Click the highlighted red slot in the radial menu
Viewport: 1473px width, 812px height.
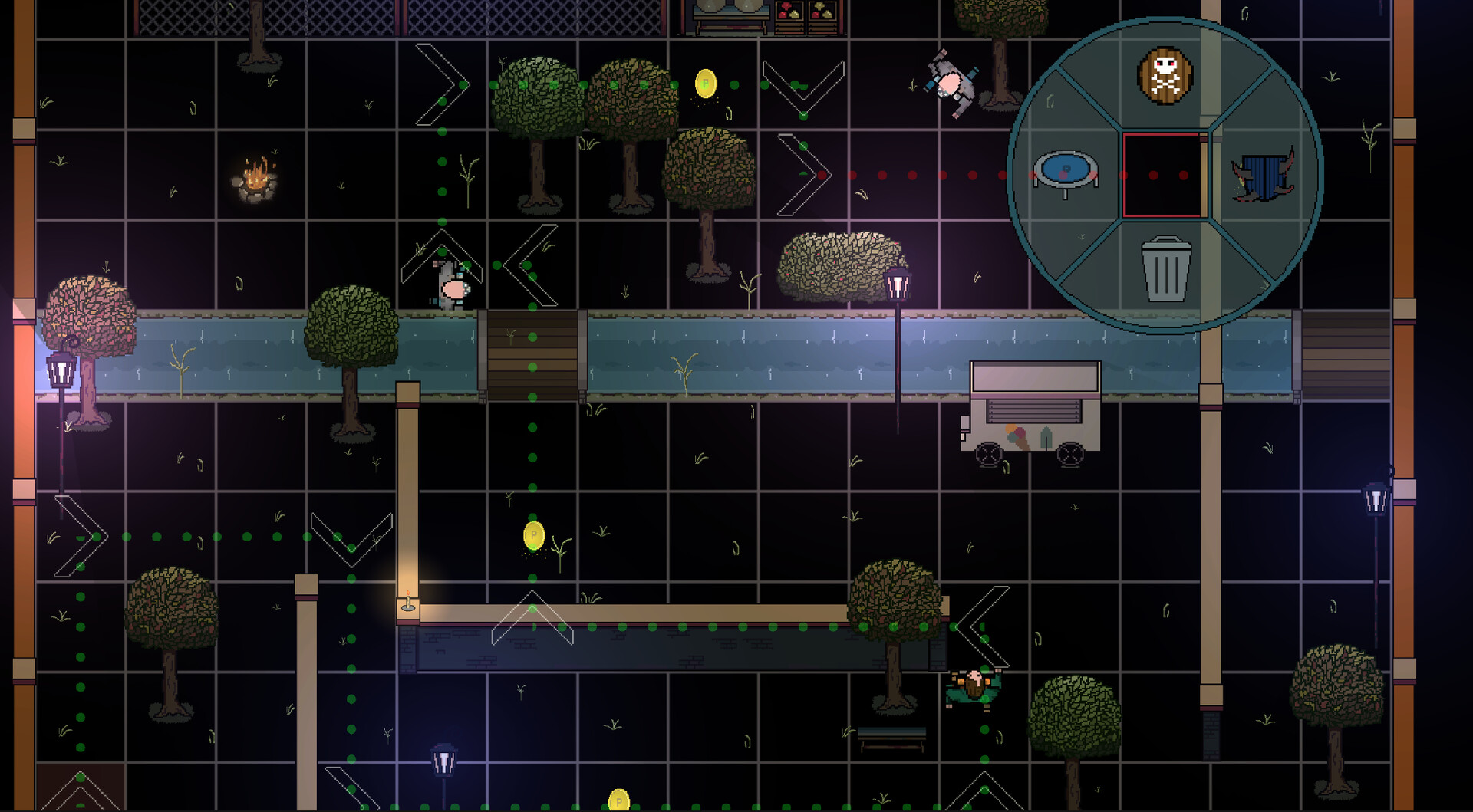click(x=1162, y=176)
